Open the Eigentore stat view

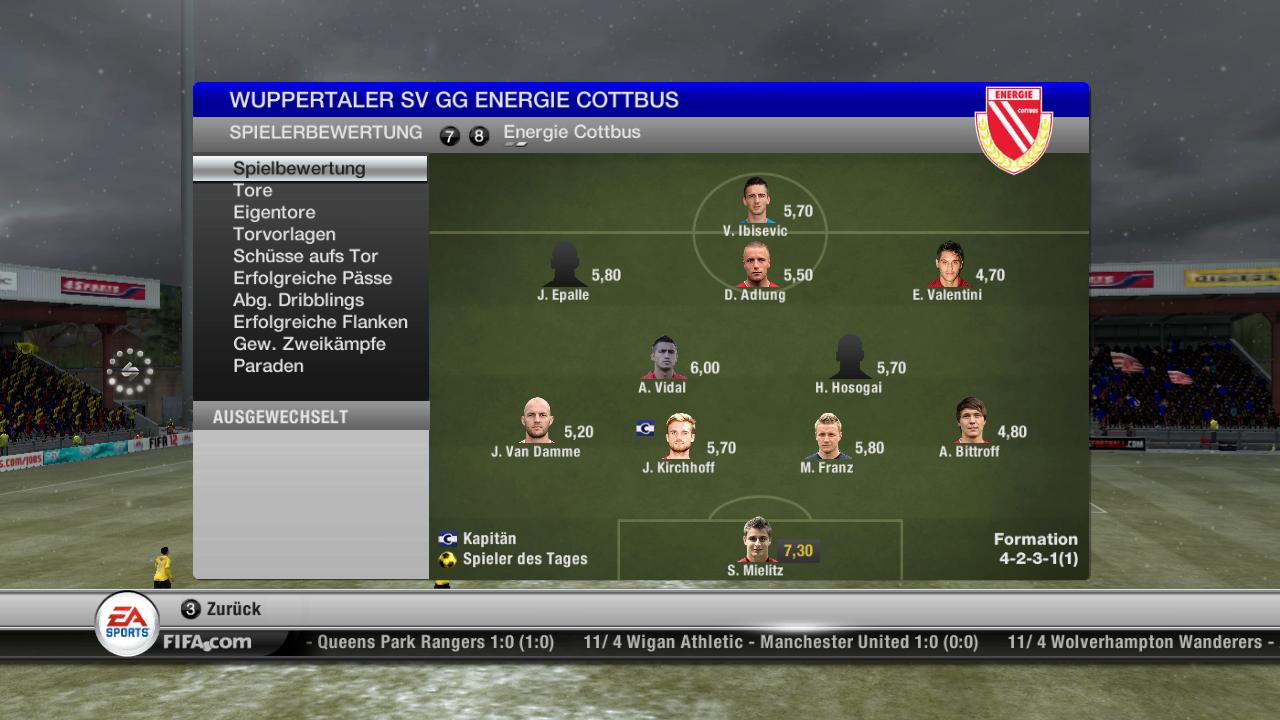pyautogui.click(x=274, y=212)
